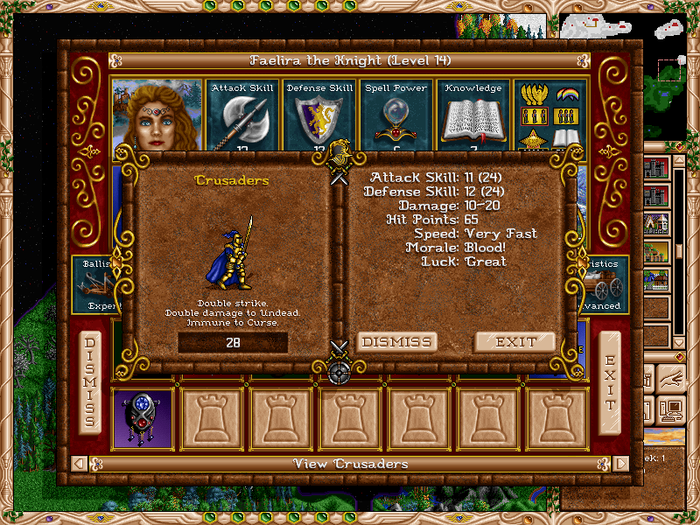Show the previous hero with left arrow
700x525 pixels.
[81, 464]
